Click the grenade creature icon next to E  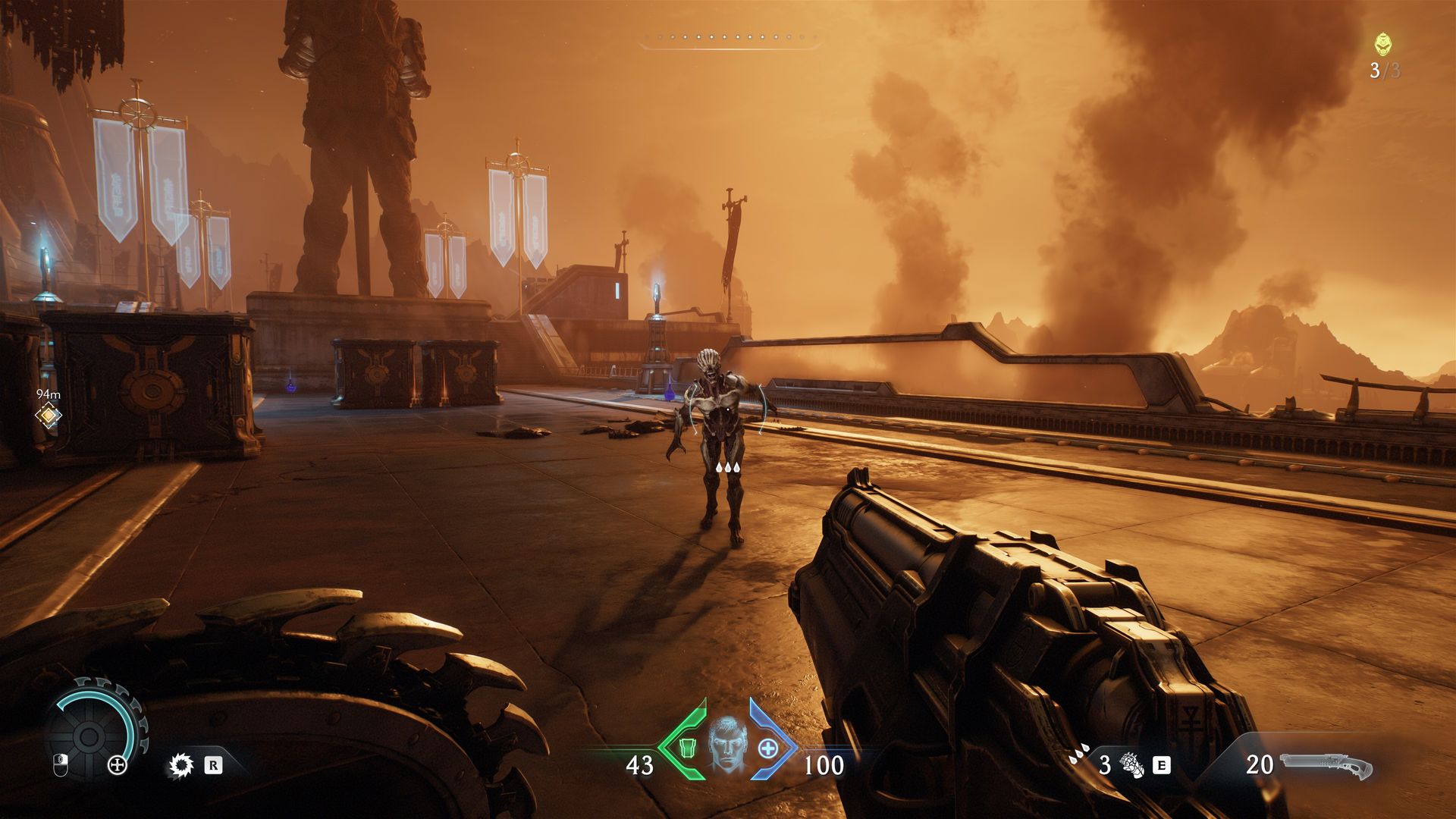pos(1131,767)
